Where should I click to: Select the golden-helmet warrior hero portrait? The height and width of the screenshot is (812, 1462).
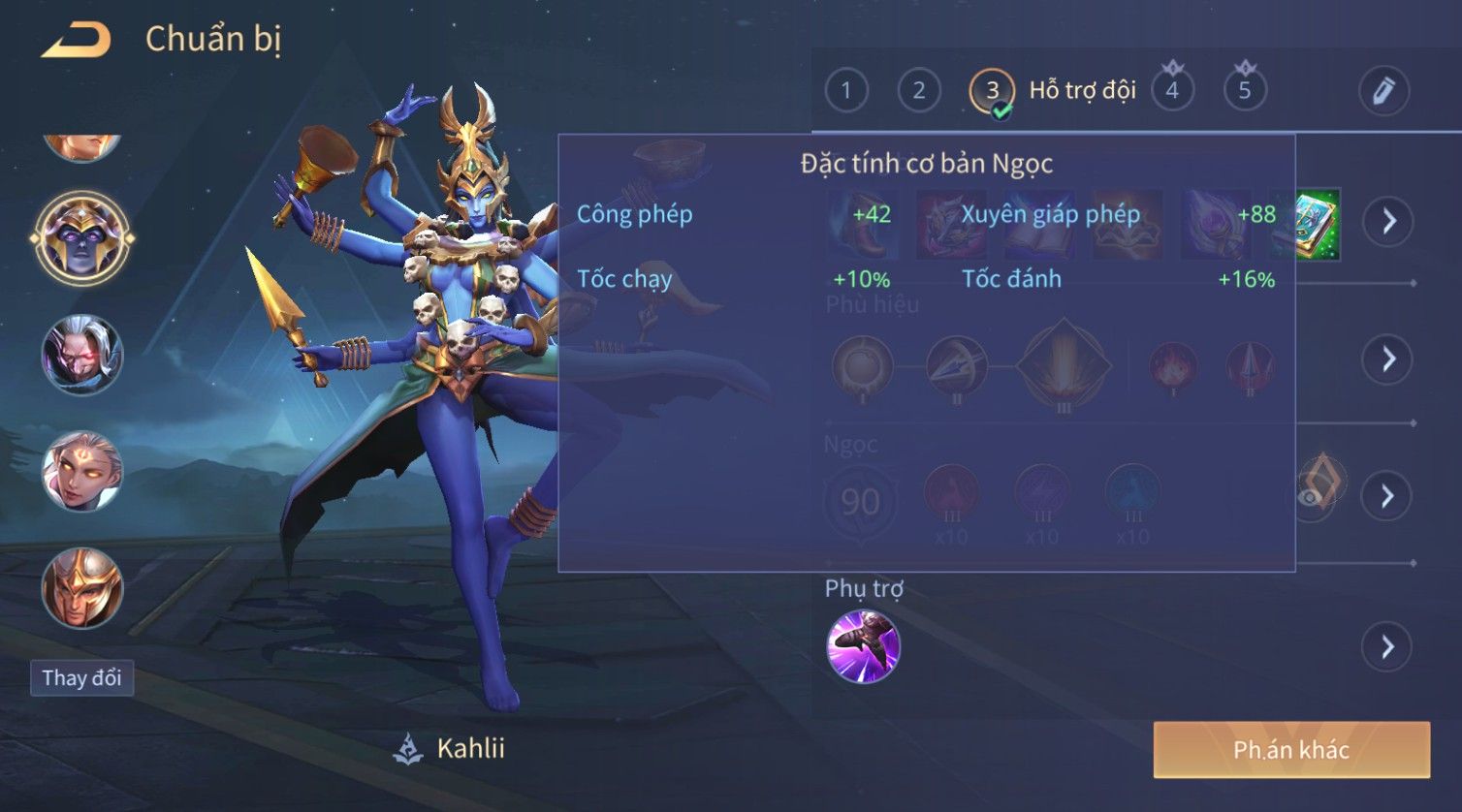click(82, 587)
